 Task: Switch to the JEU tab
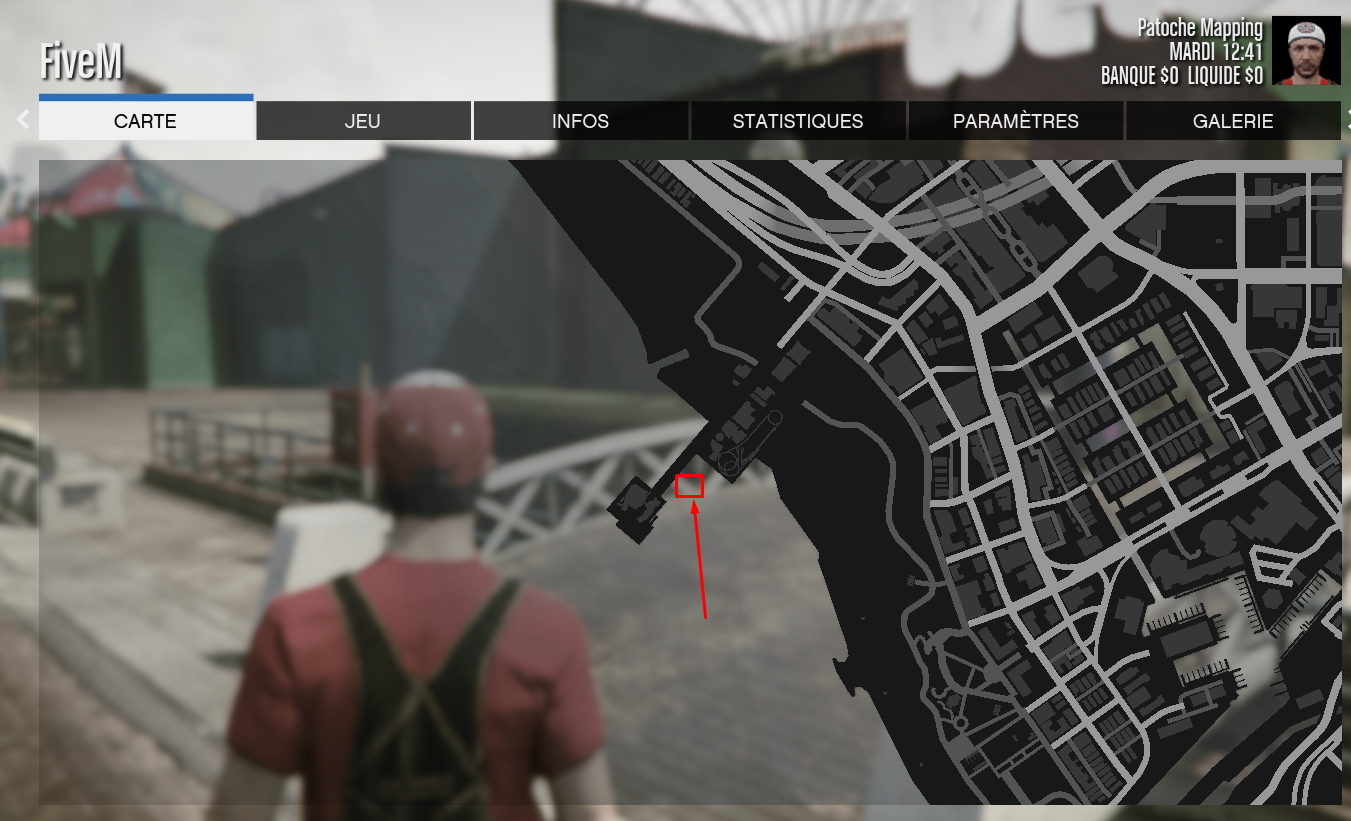pos(363,121)
